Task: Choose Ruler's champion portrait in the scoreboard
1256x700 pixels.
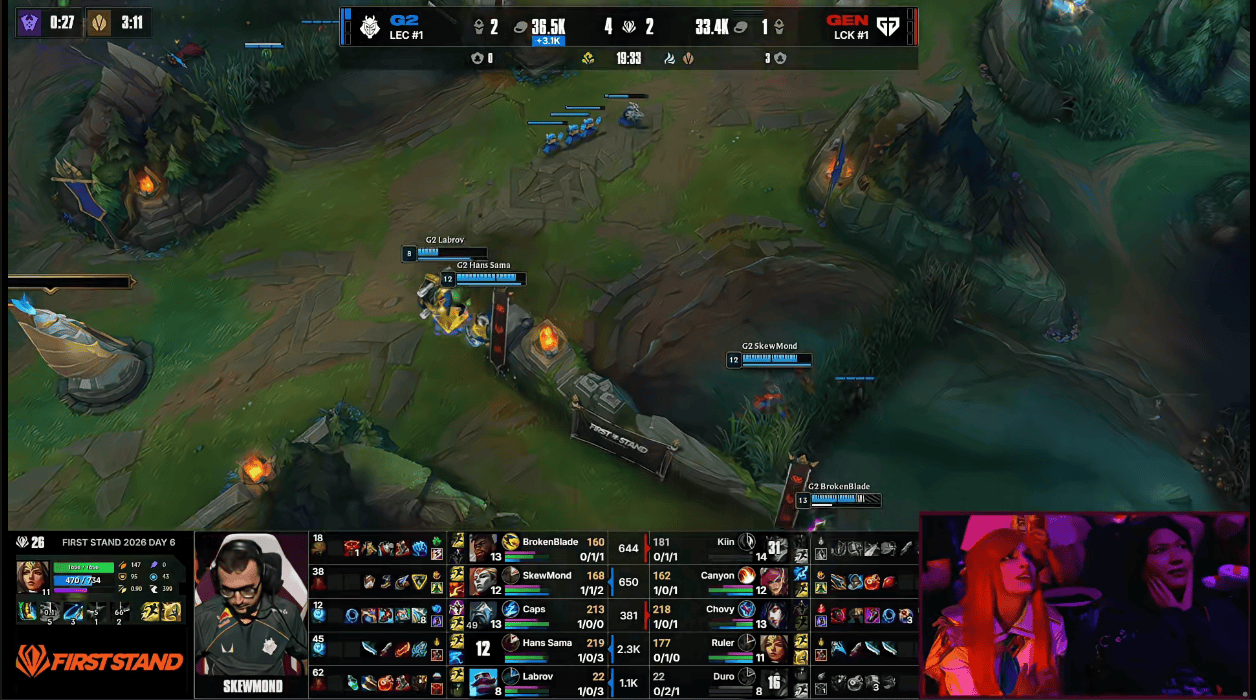Action: tap(773, 649)
